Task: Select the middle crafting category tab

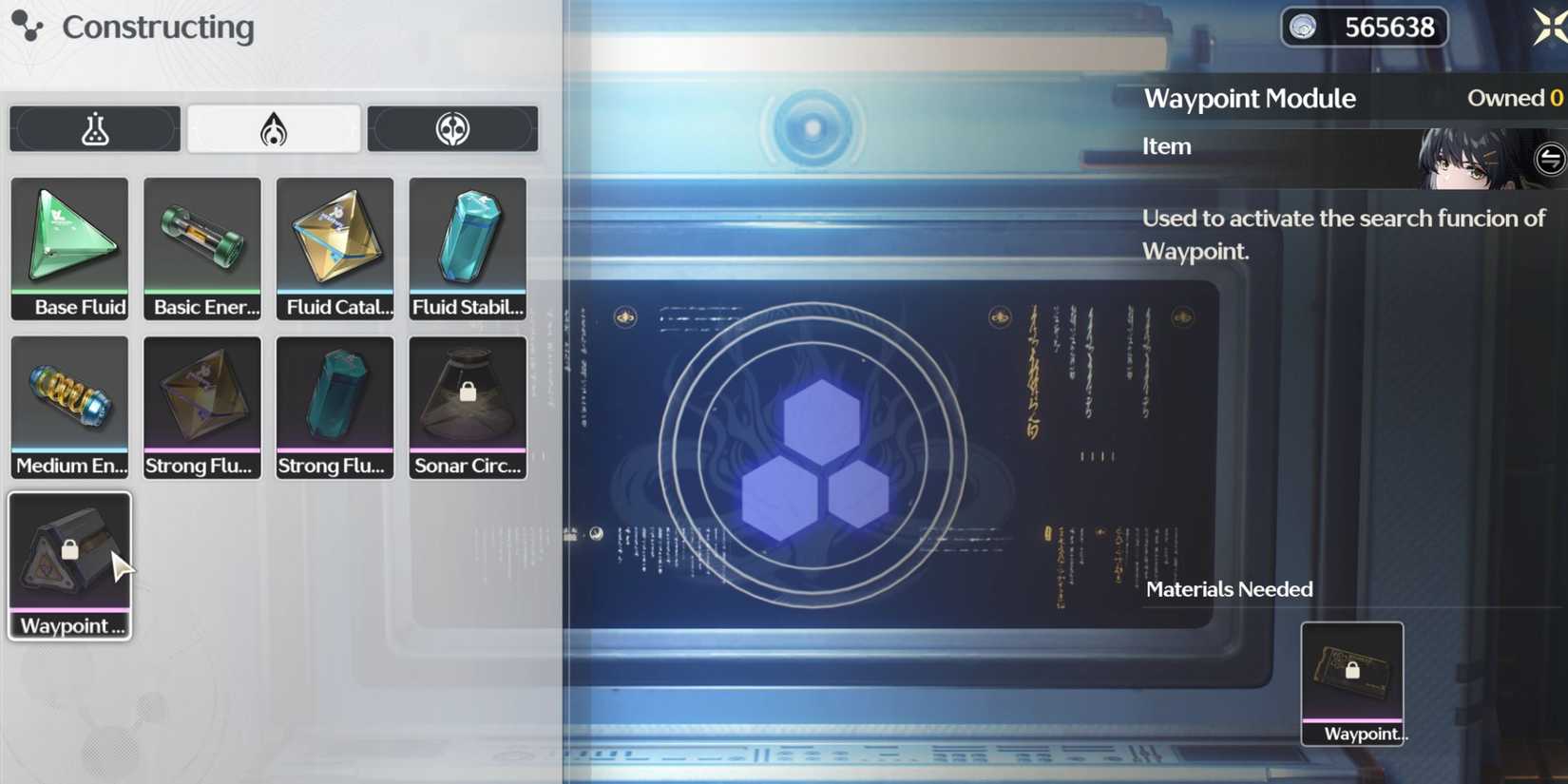Action: [274, 127]
